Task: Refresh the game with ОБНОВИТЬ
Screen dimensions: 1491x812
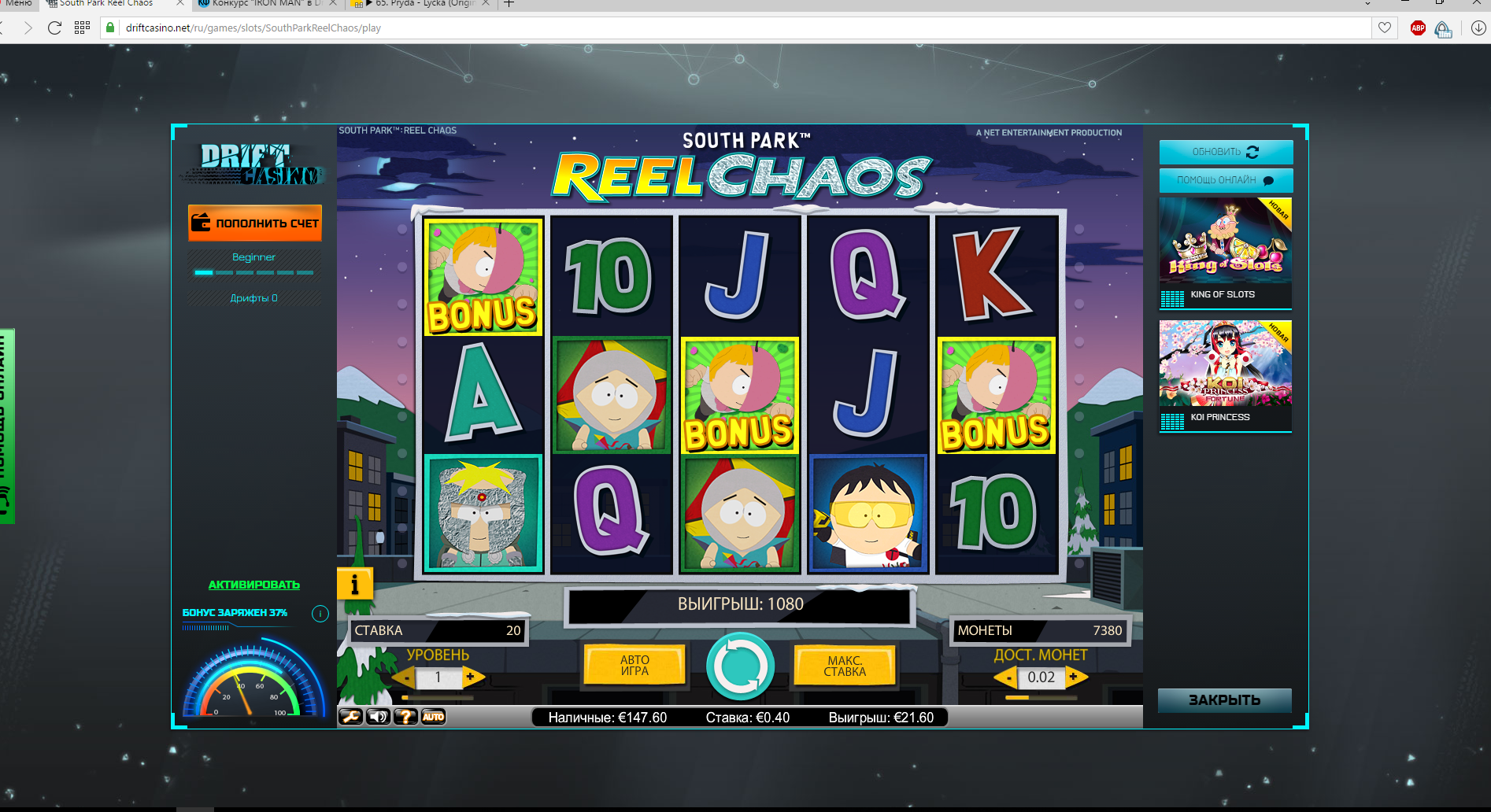Action: 1226,152
